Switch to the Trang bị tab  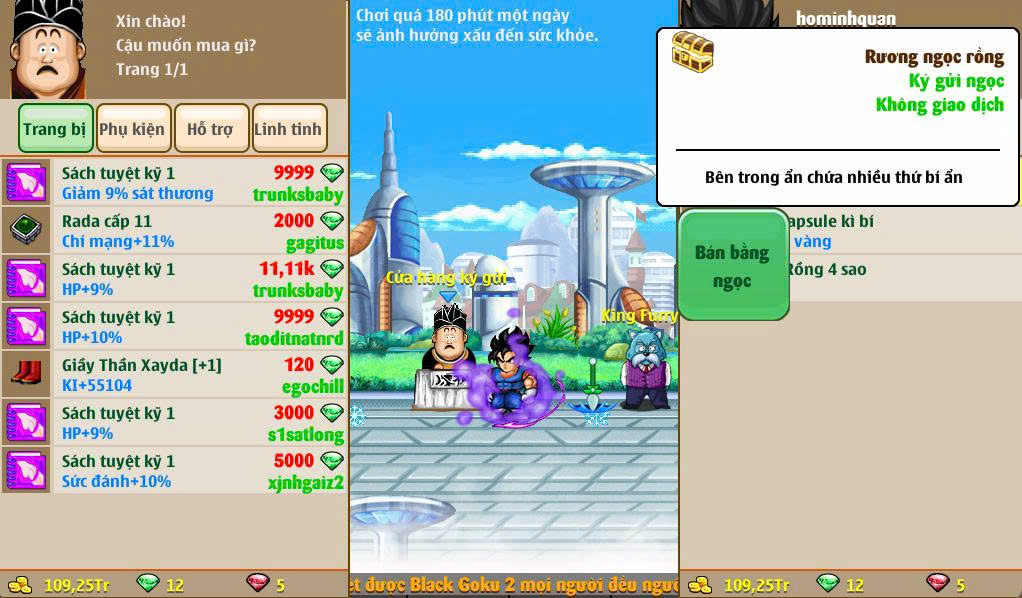click(x=56, y=129)
